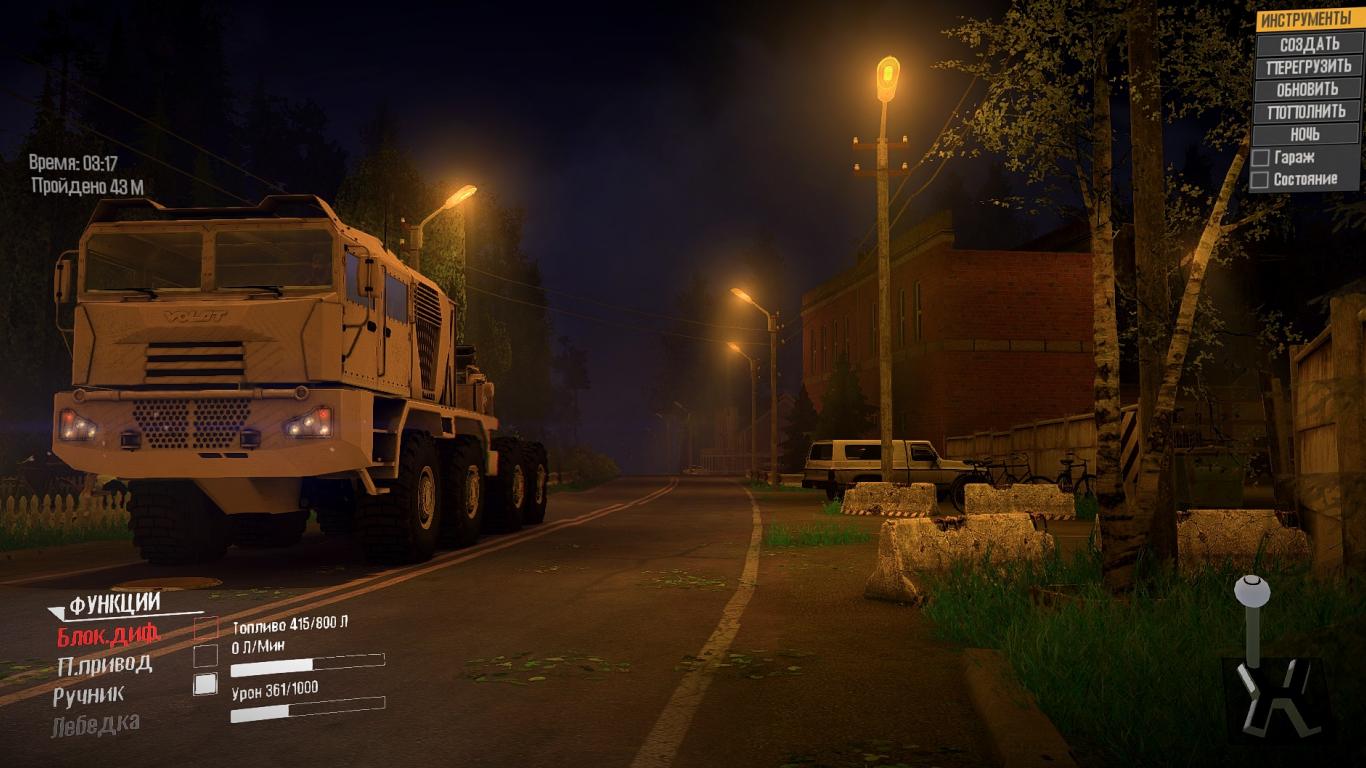Image resolution: width=1366 pixels, height=768 pixels.
Task: Engage П.привод all-wheel drive
Action: (x=105, y=664)
